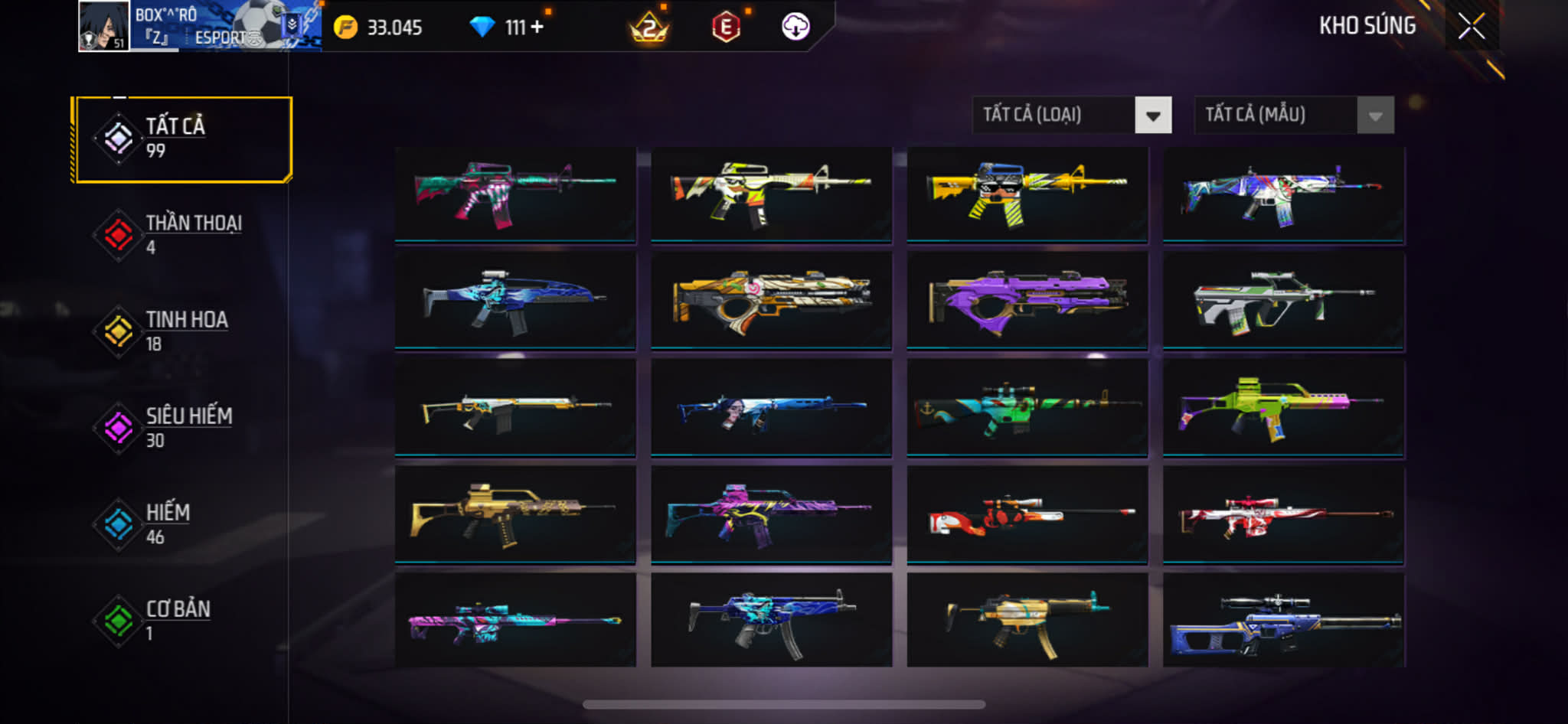The width and height of the screenshot is (1568, 724).
Task: Select the pink and teal M4A1 skin
Action: 515,194
